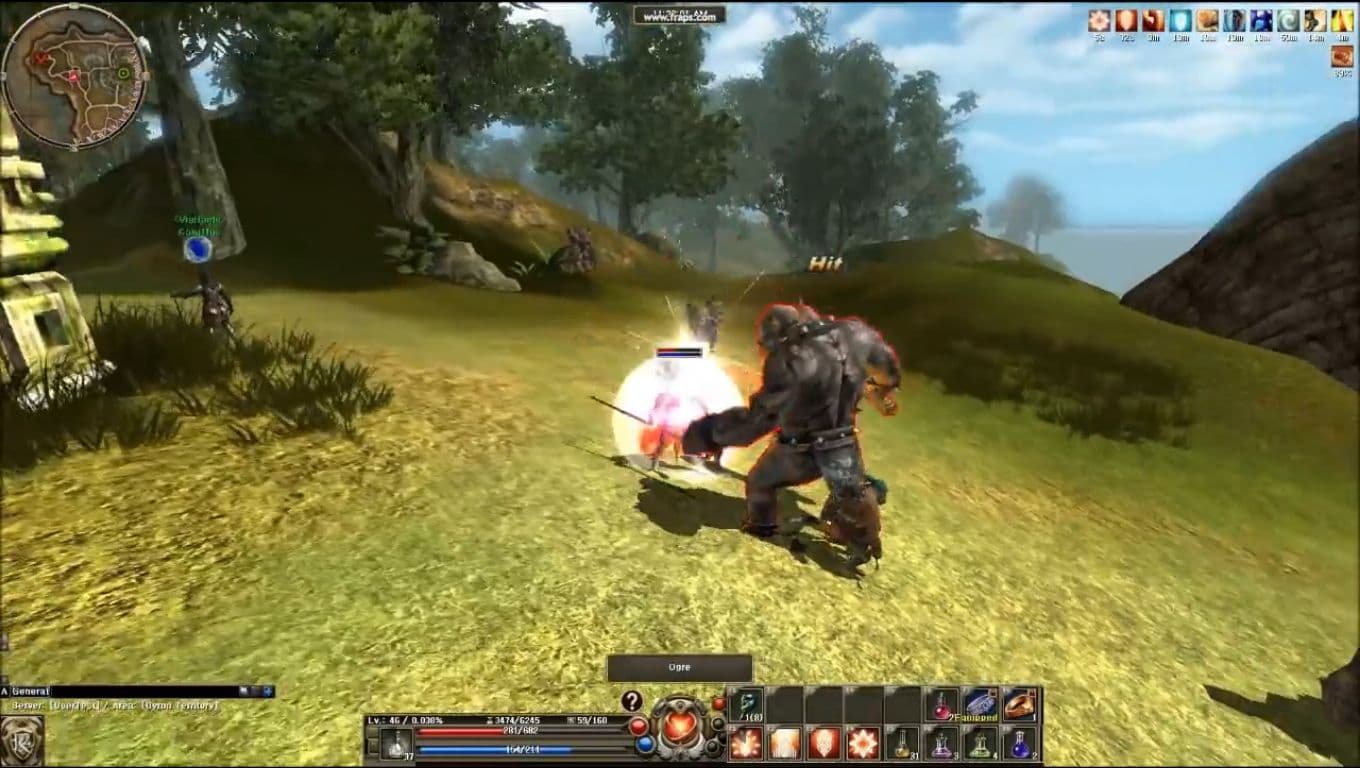This screenshot has height=768, width=1360.
Task: Click the blue chat options button
Action: pos(268,691)
